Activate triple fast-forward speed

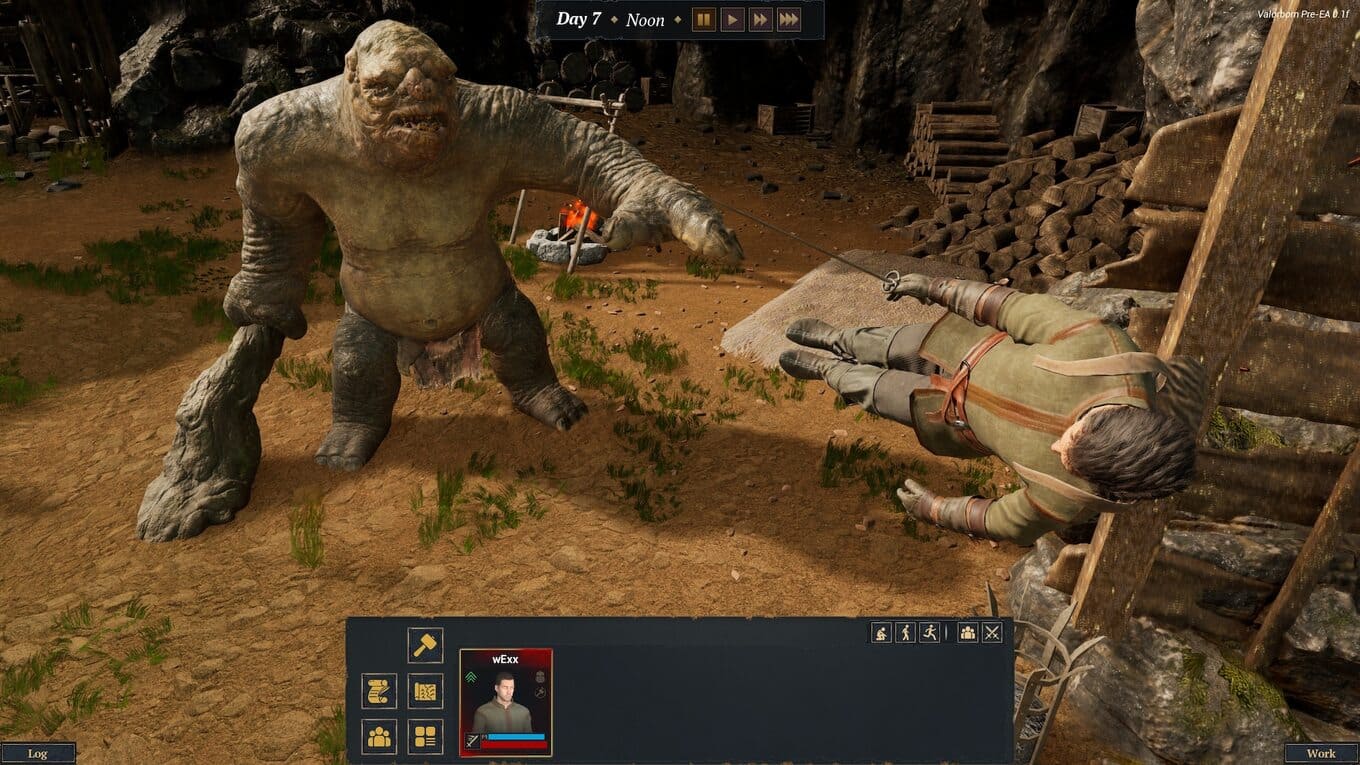point(789,19)
